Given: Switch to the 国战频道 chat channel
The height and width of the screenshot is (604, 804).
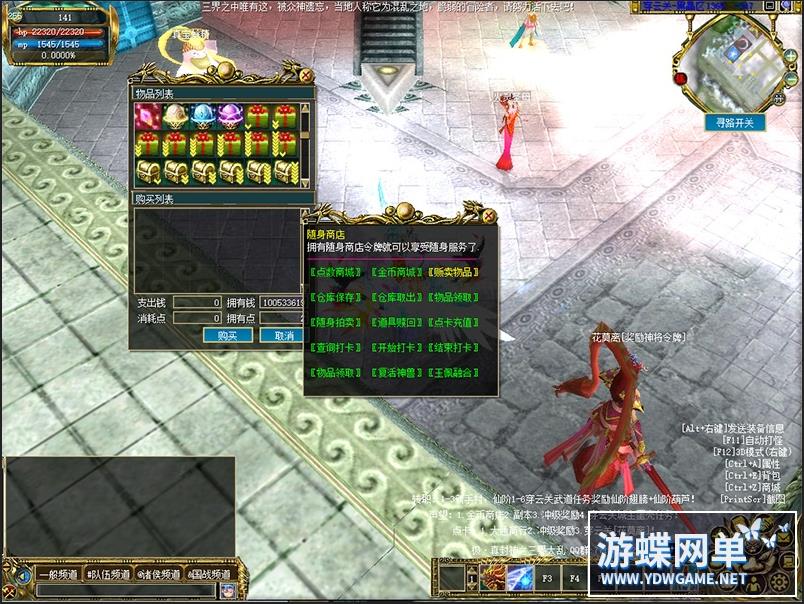Looking at the screenshot, I should (x=210, y=575).
